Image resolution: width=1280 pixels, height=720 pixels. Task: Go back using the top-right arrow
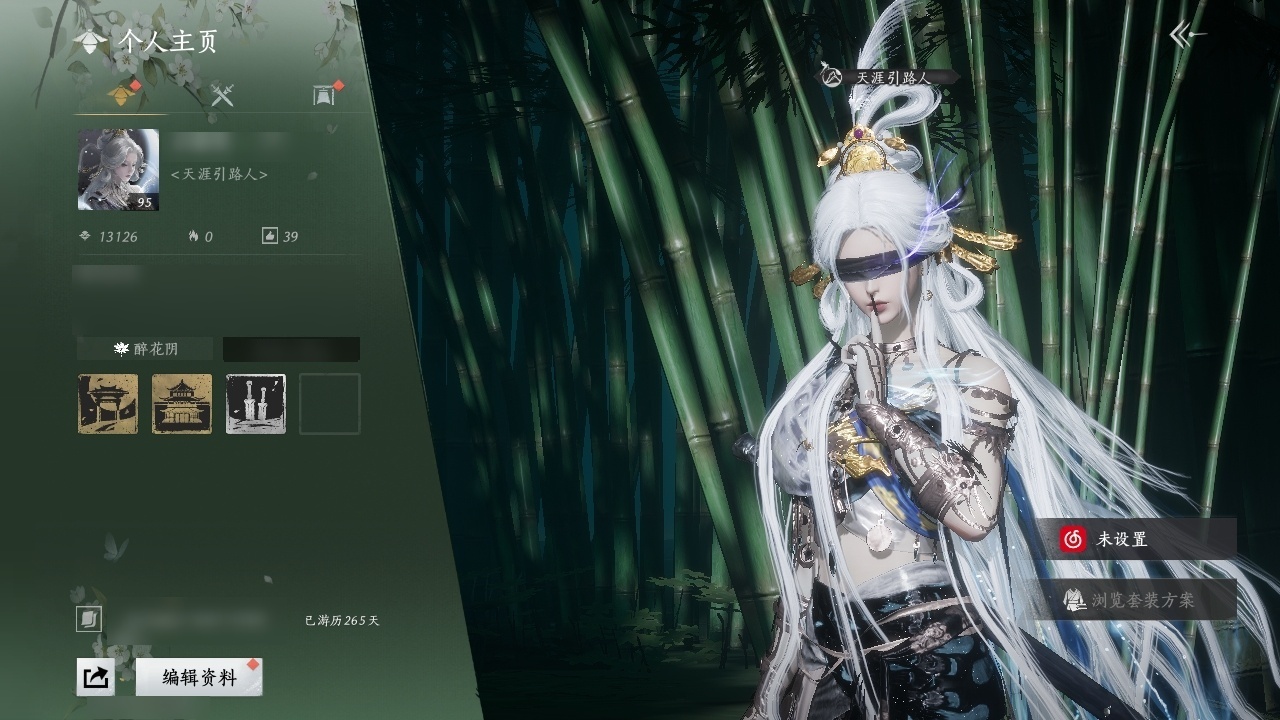(1187, 35)
